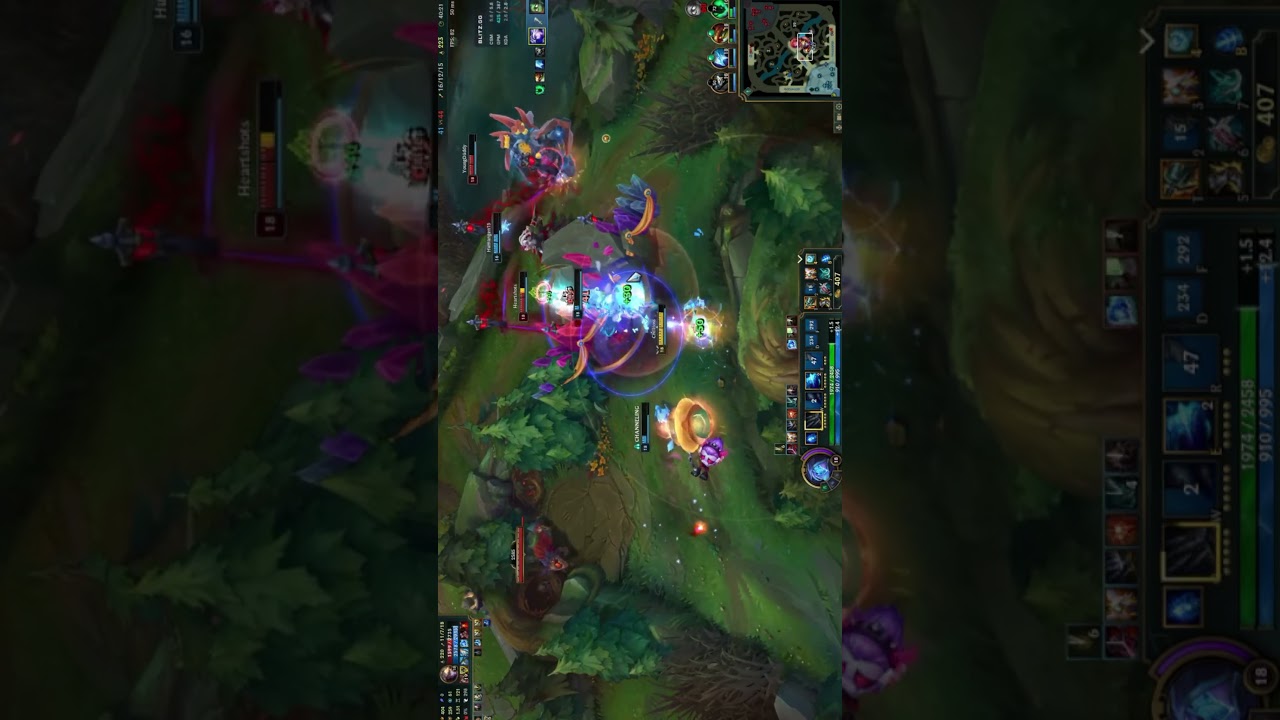Viewport: 1280px width, 720px height.
Task: Click the sword icon in the Blitz.gg overlay
Action: (x=538, y=21)
